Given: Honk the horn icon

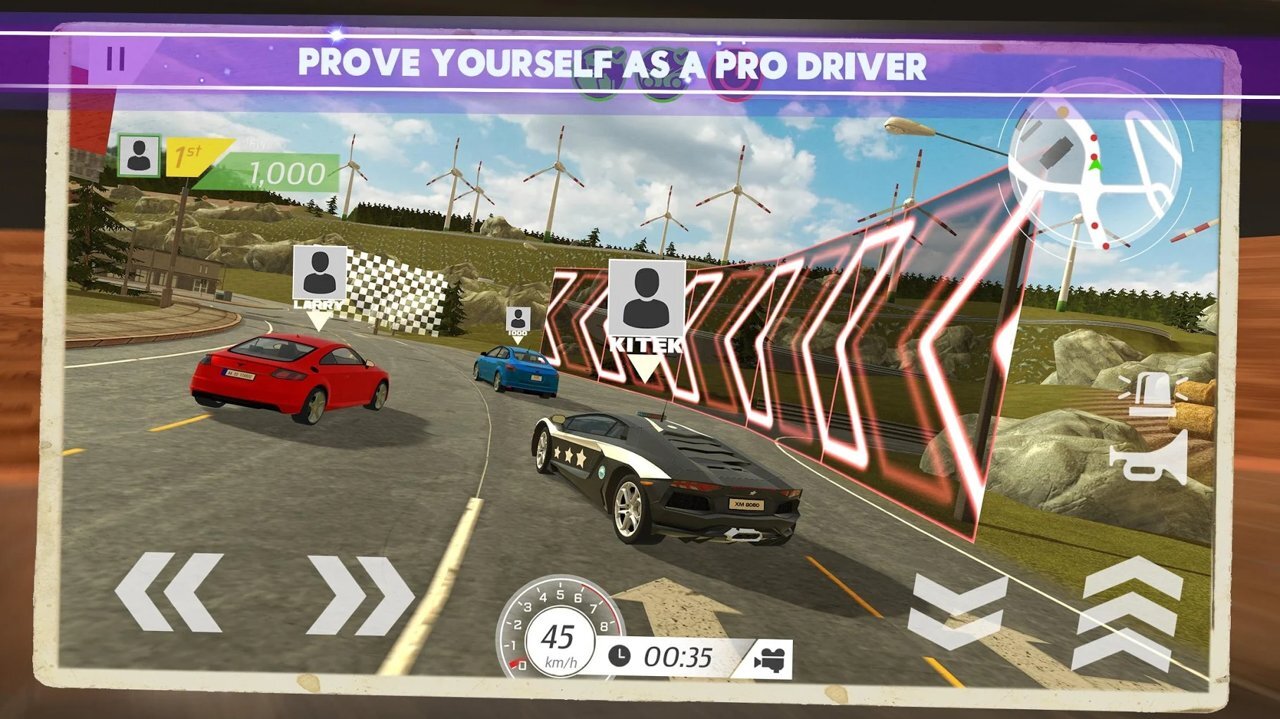Looking at the screenshot, I should pyautogui.click(x=1149, y=457).
